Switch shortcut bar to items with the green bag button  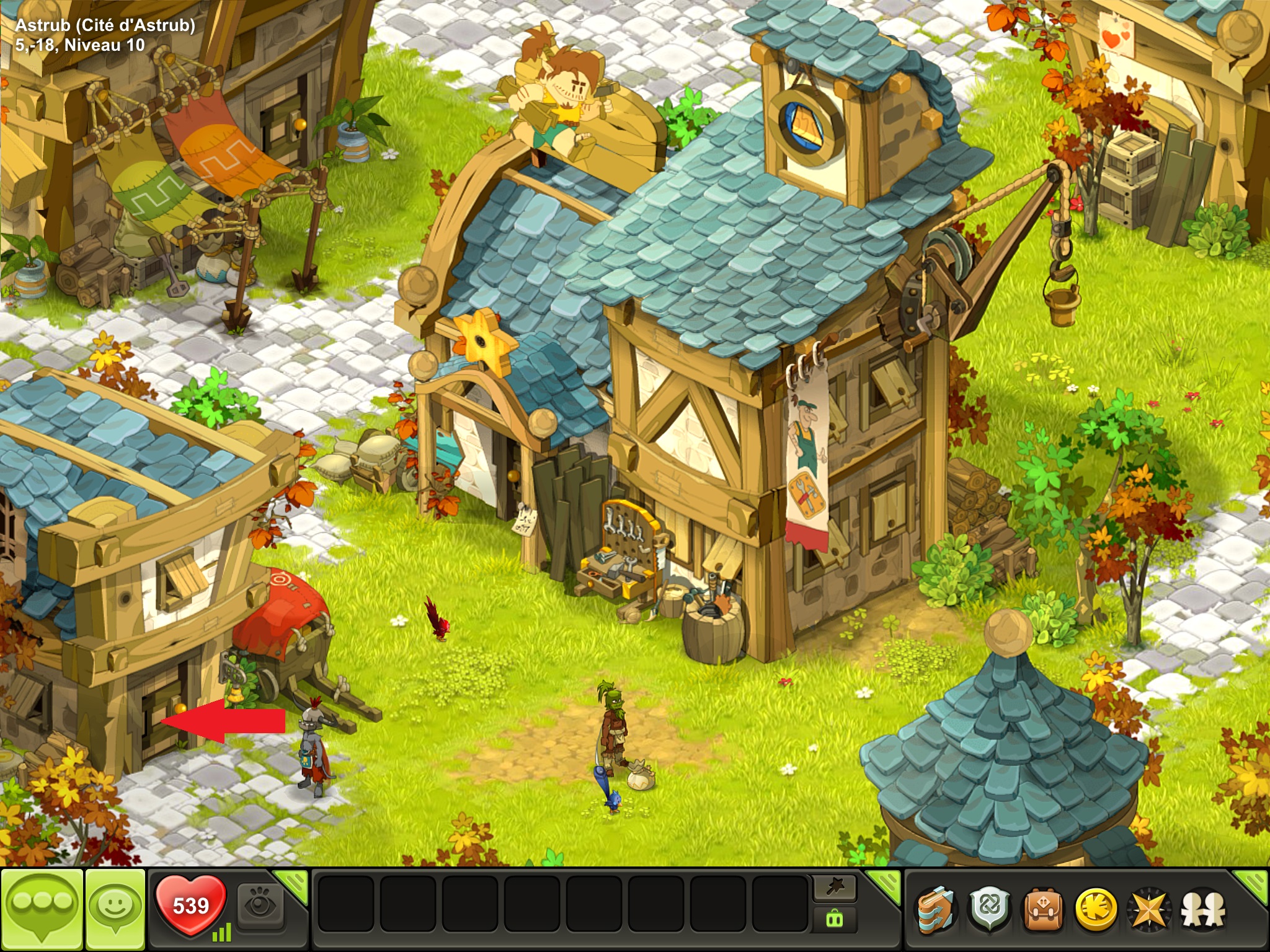835,920
